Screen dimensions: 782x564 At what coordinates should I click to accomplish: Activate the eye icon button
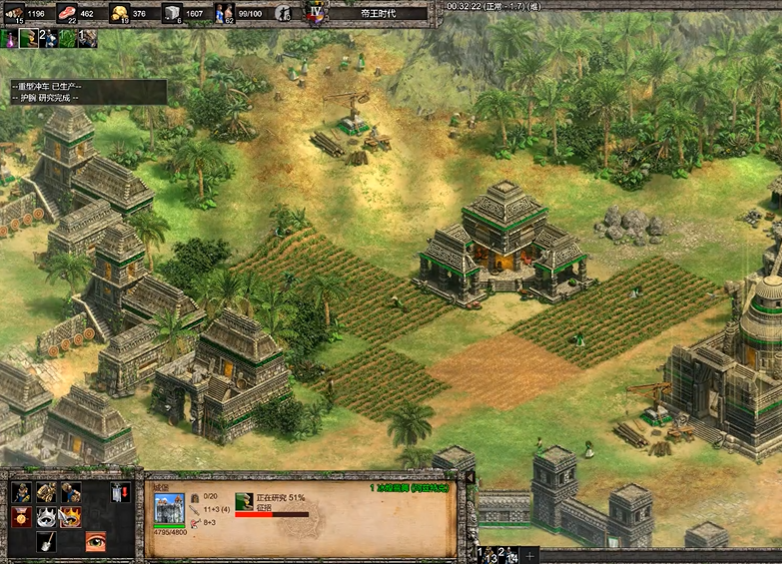pyautogui.click(x=95, y=542)
